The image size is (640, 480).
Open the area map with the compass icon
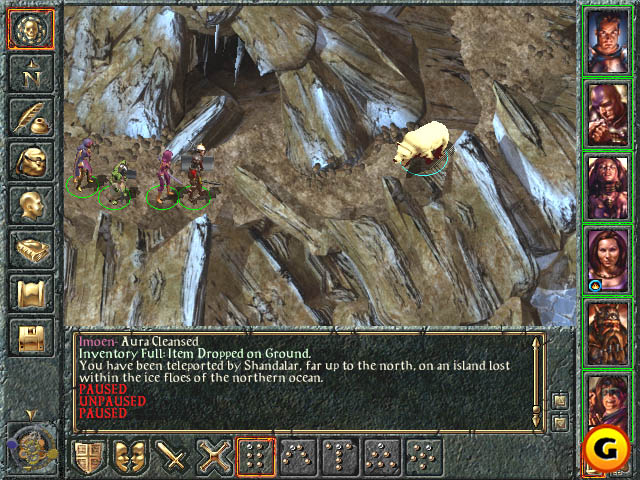coord(29,74)
